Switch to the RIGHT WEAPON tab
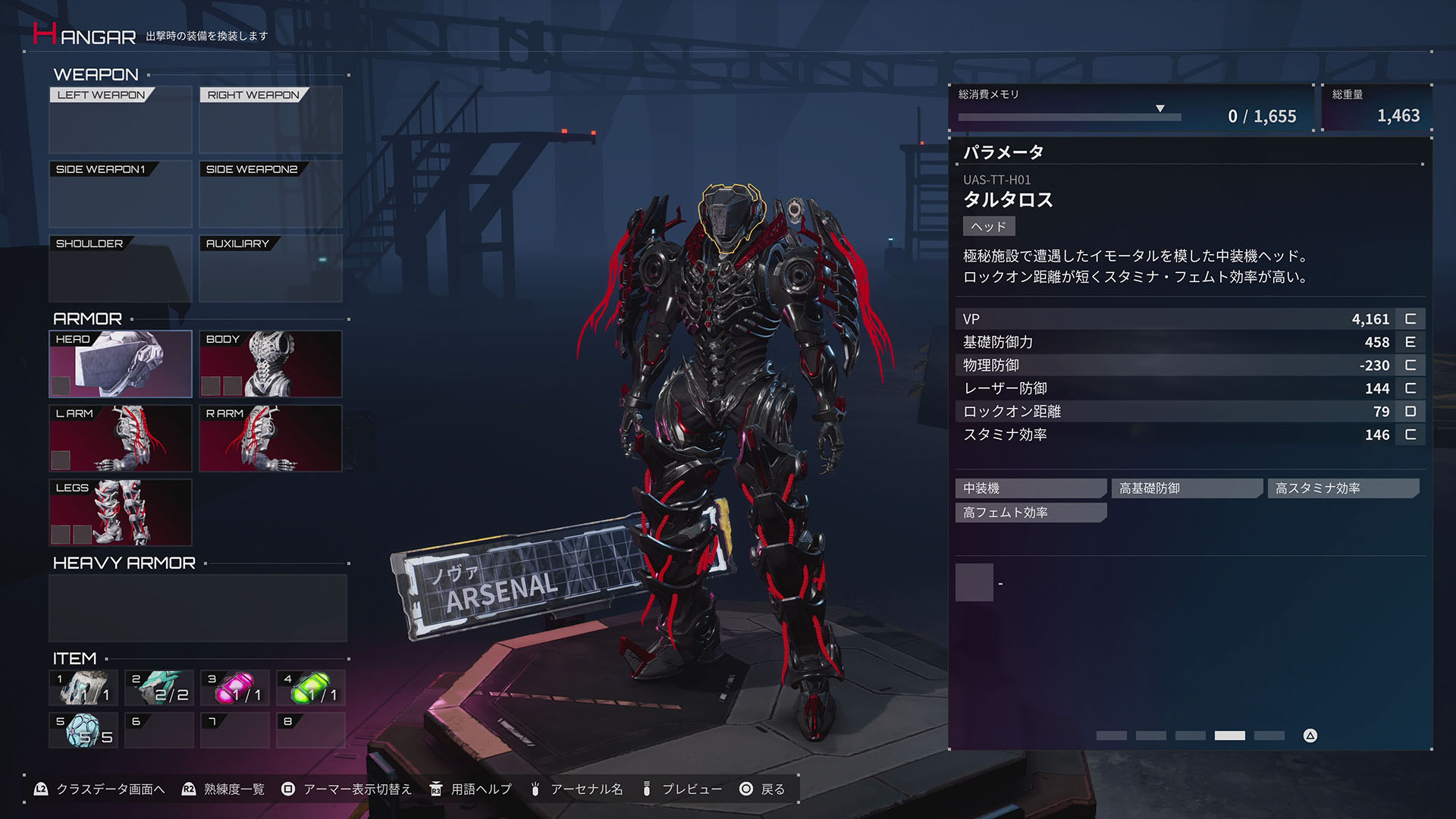 coord(252,96)
